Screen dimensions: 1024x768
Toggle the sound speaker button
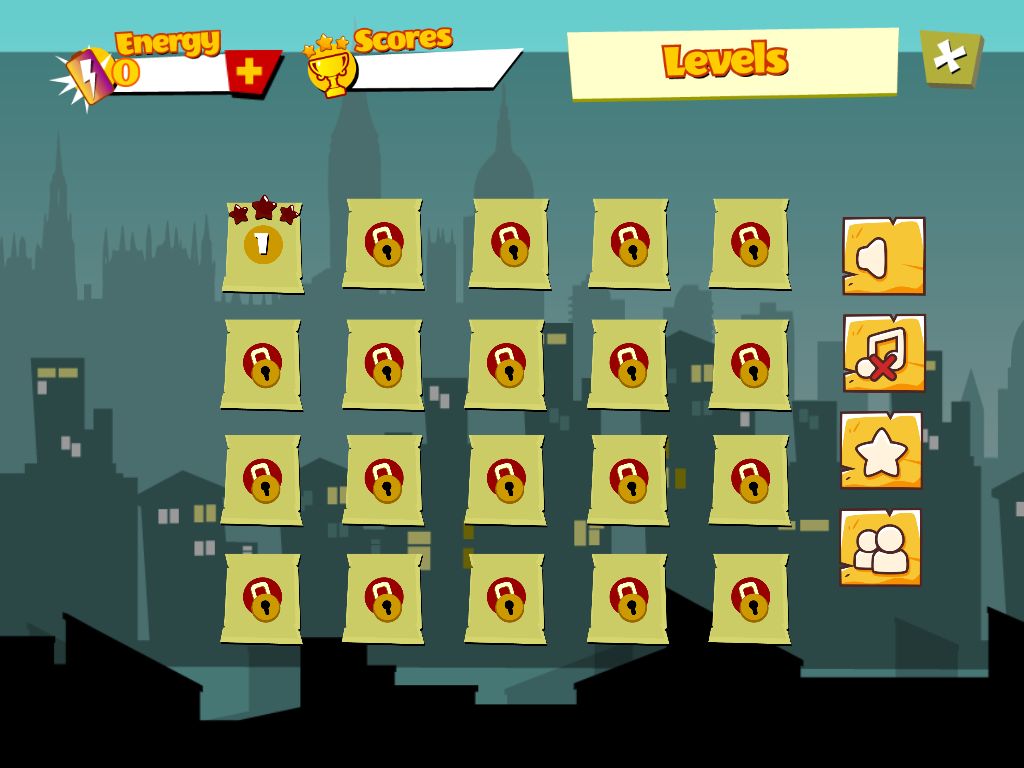tap(883, 256)
